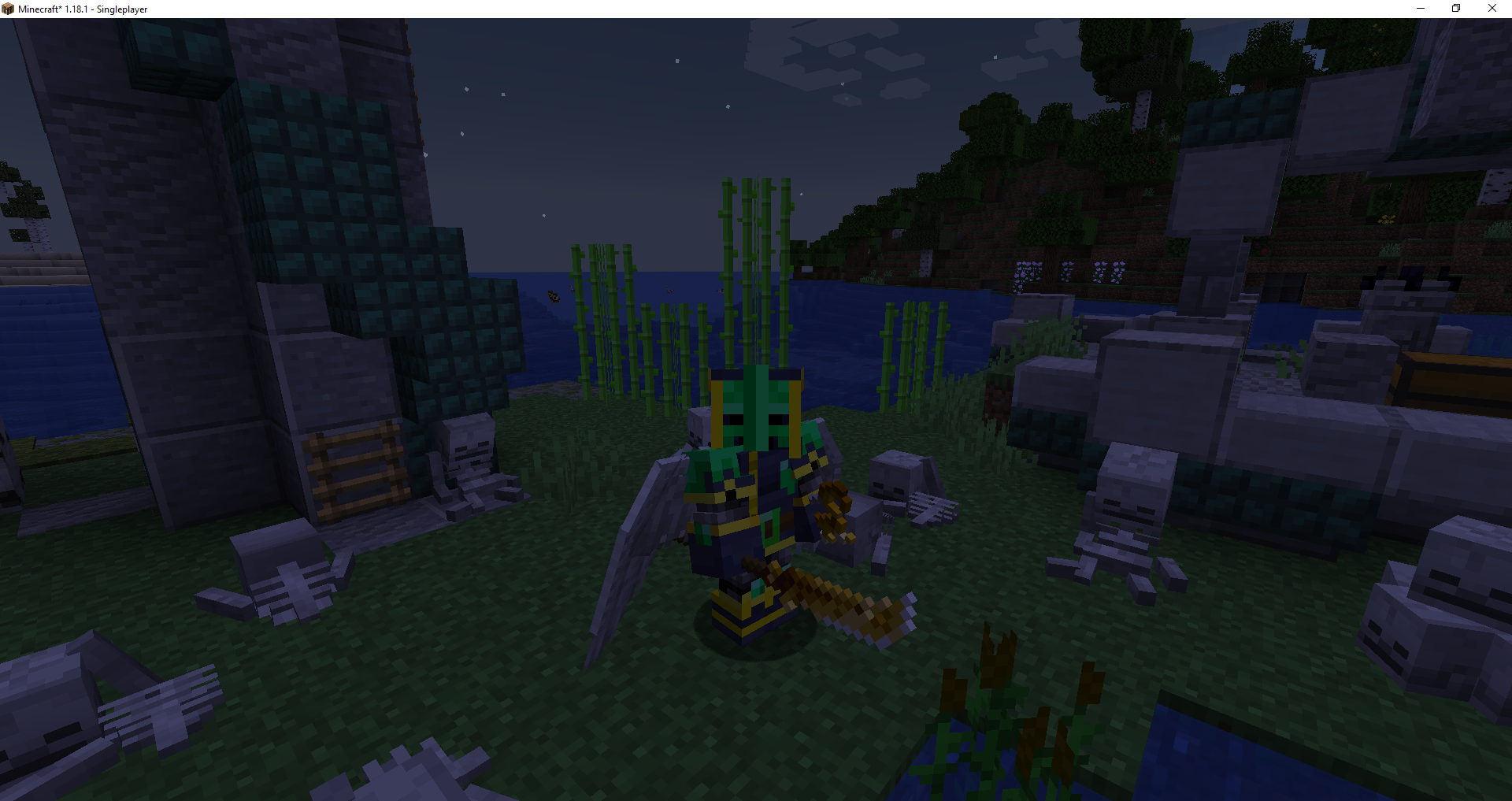
Task: Click the title bar text Minecraft 1.18.1 Singleplayer
Action: 83,9
